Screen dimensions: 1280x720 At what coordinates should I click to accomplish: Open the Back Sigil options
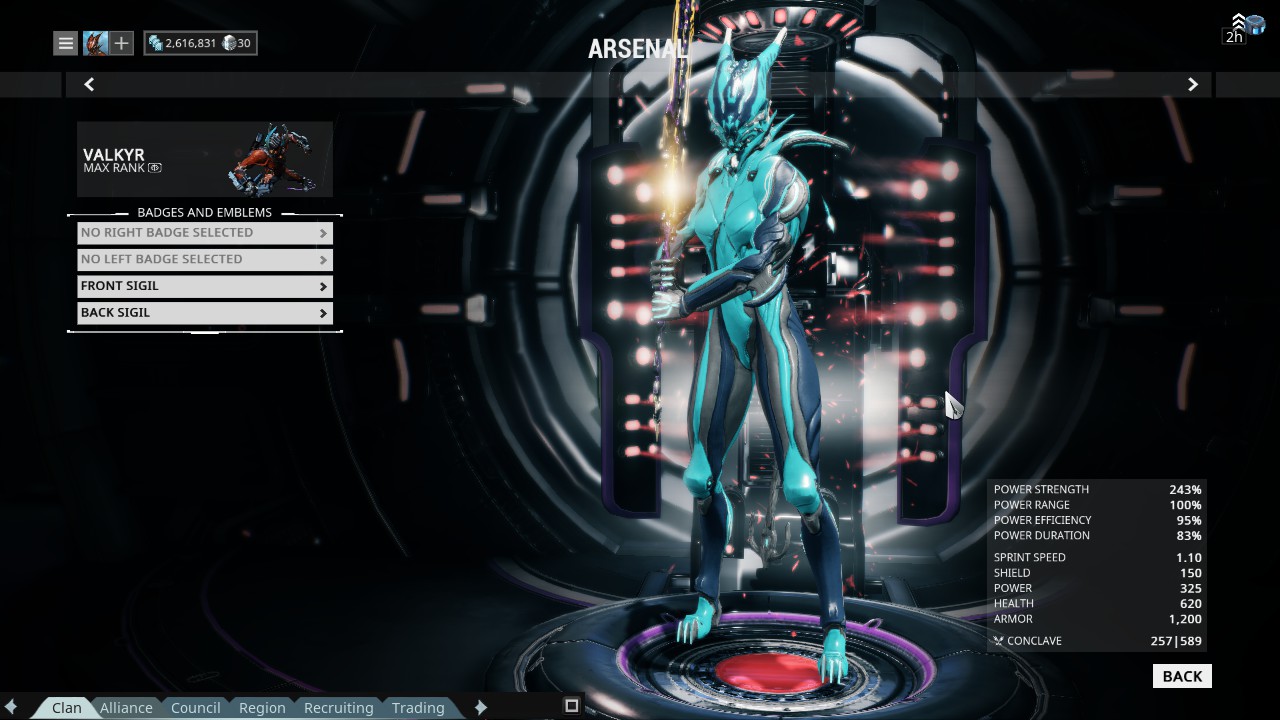[205, 313]
